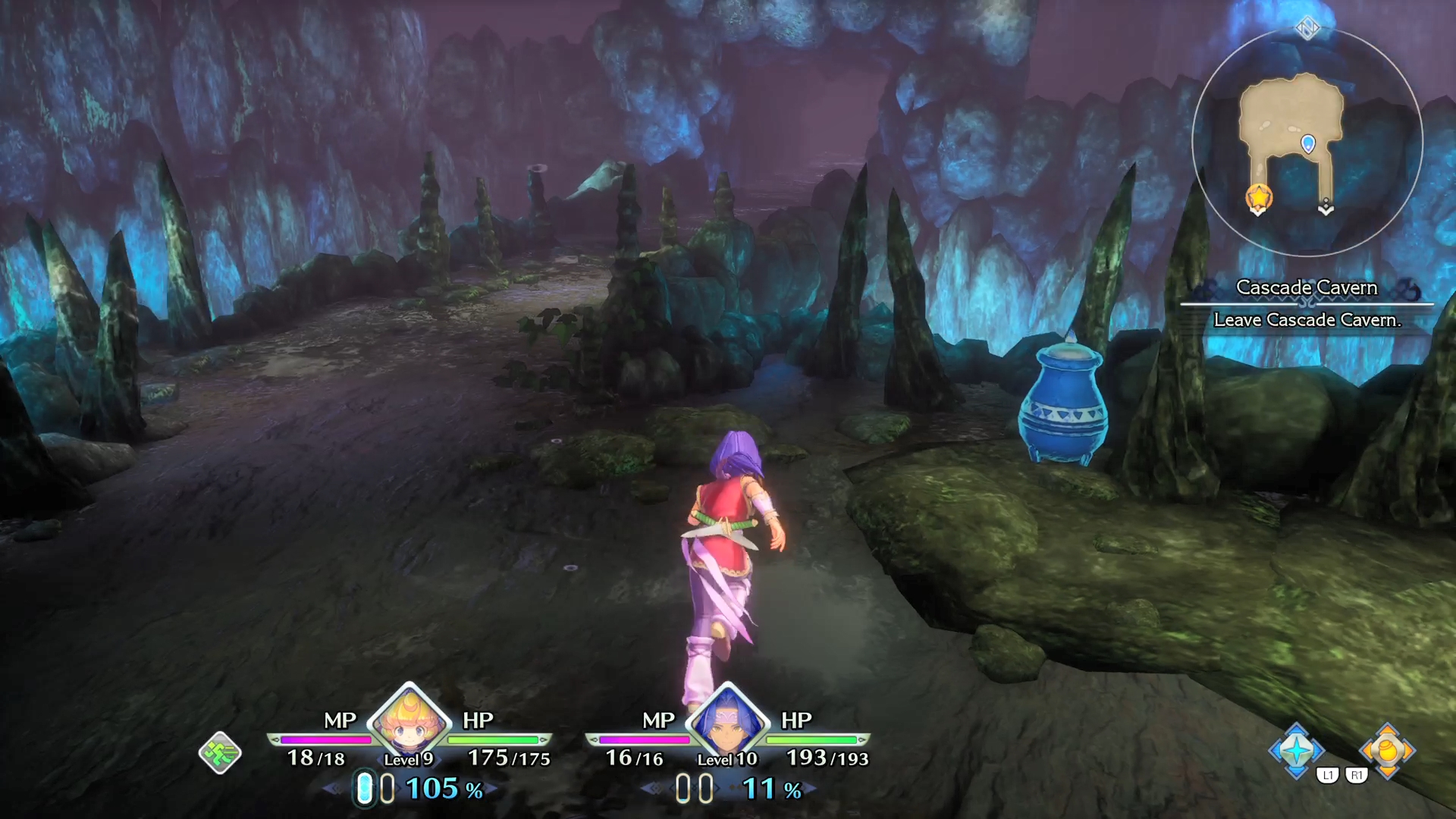The height and width of the screenshot is (819, 1456).
Task: Click the blue location pin on minimap
Action: 1308,143
